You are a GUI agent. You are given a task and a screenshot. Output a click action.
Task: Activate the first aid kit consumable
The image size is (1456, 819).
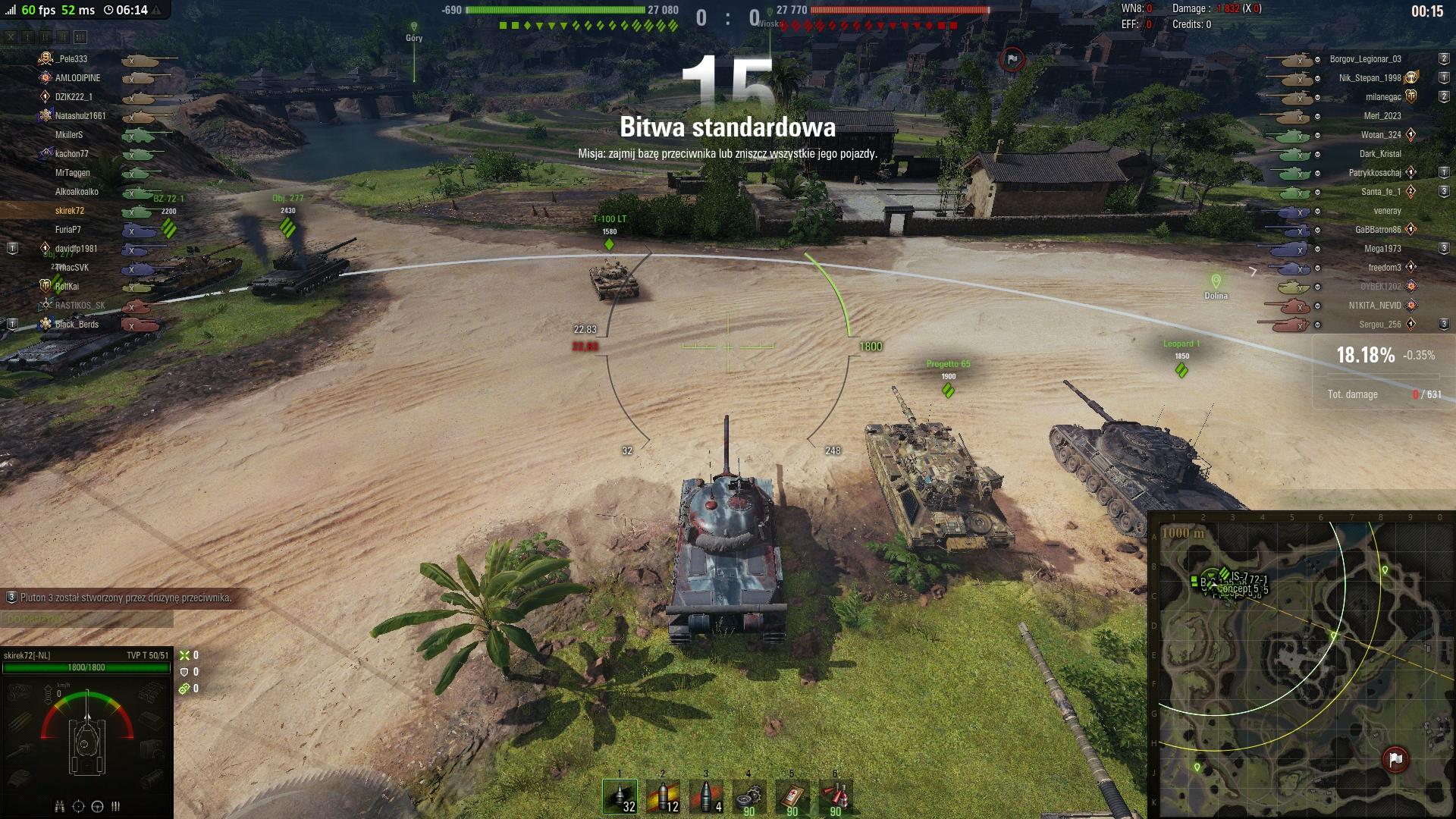point(792,797)
